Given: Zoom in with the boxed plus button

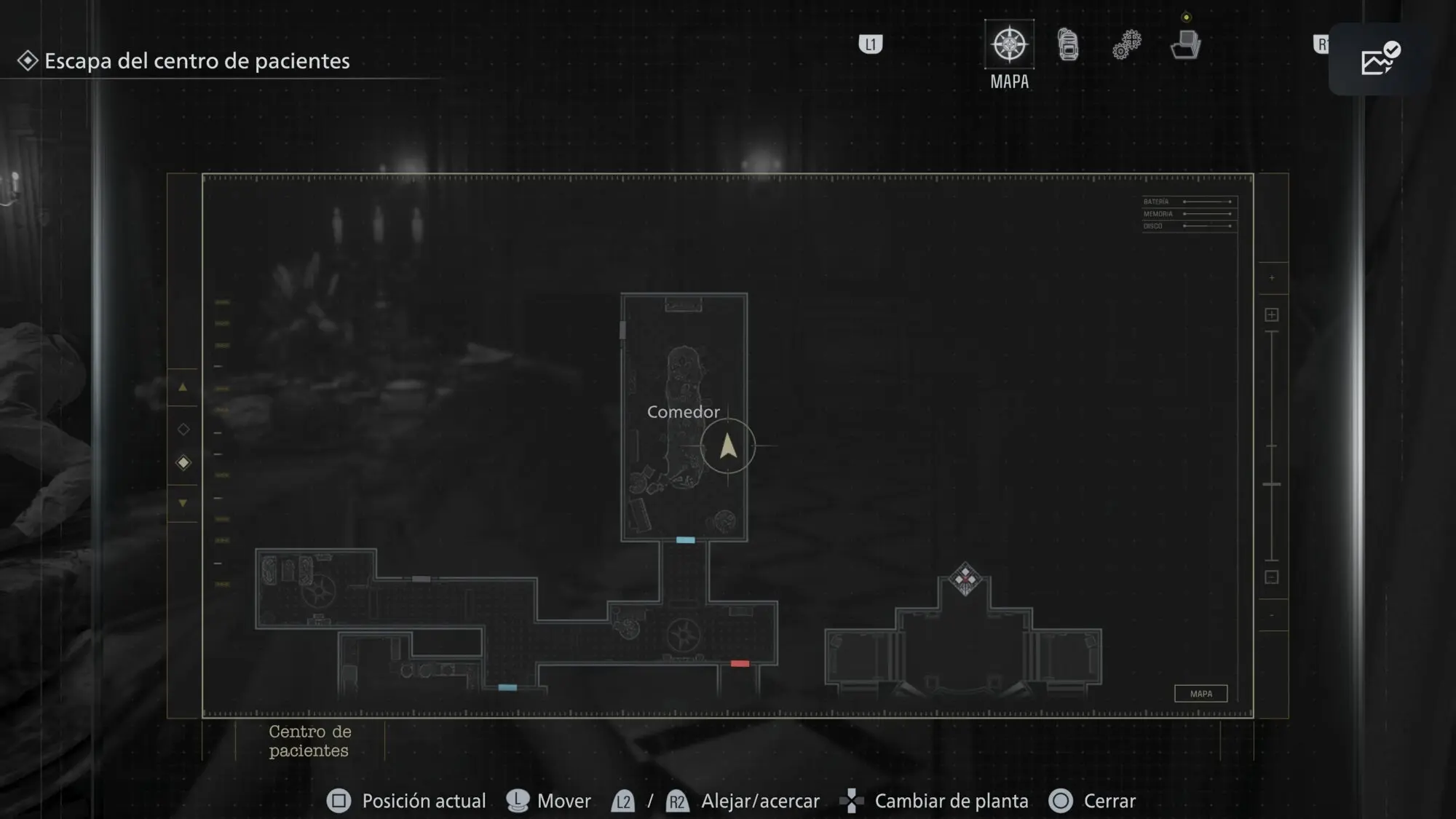Looking at the screenshot, I should point(1272,315).
